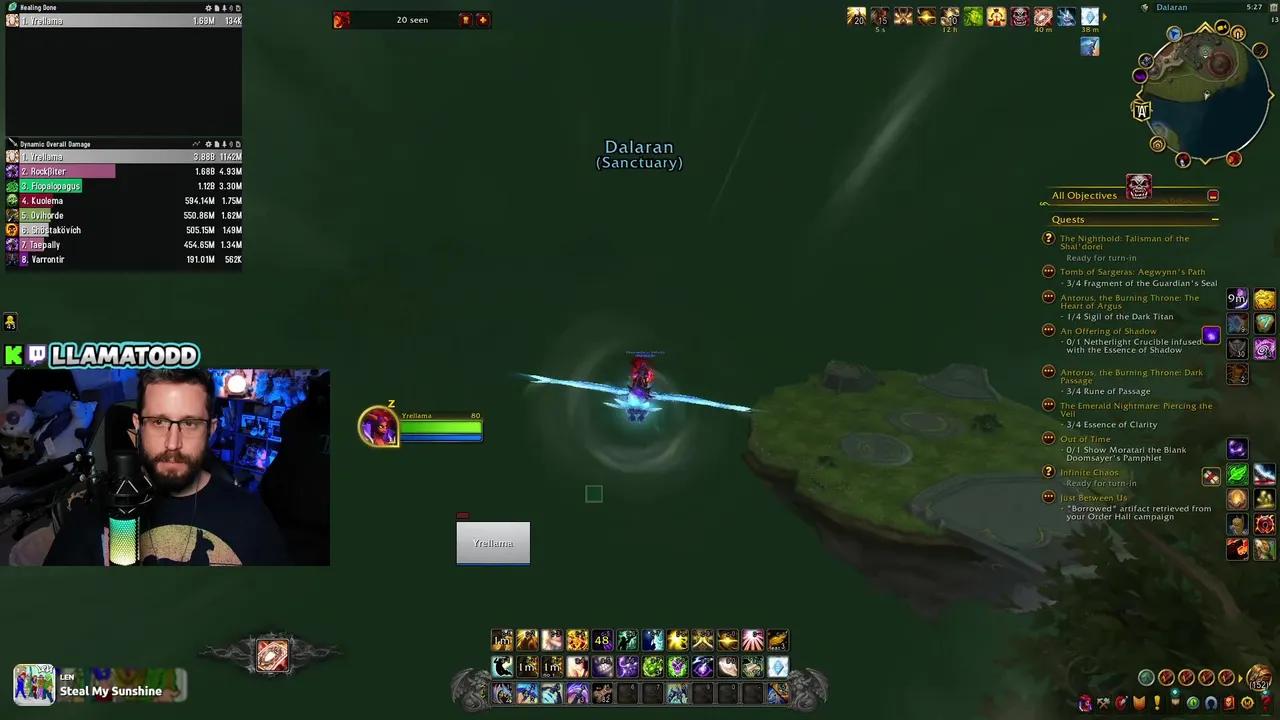Open the Order Hall report skull icon below minimap
The width and height of the screenshot is (1280, 720).
point(1139,186)
